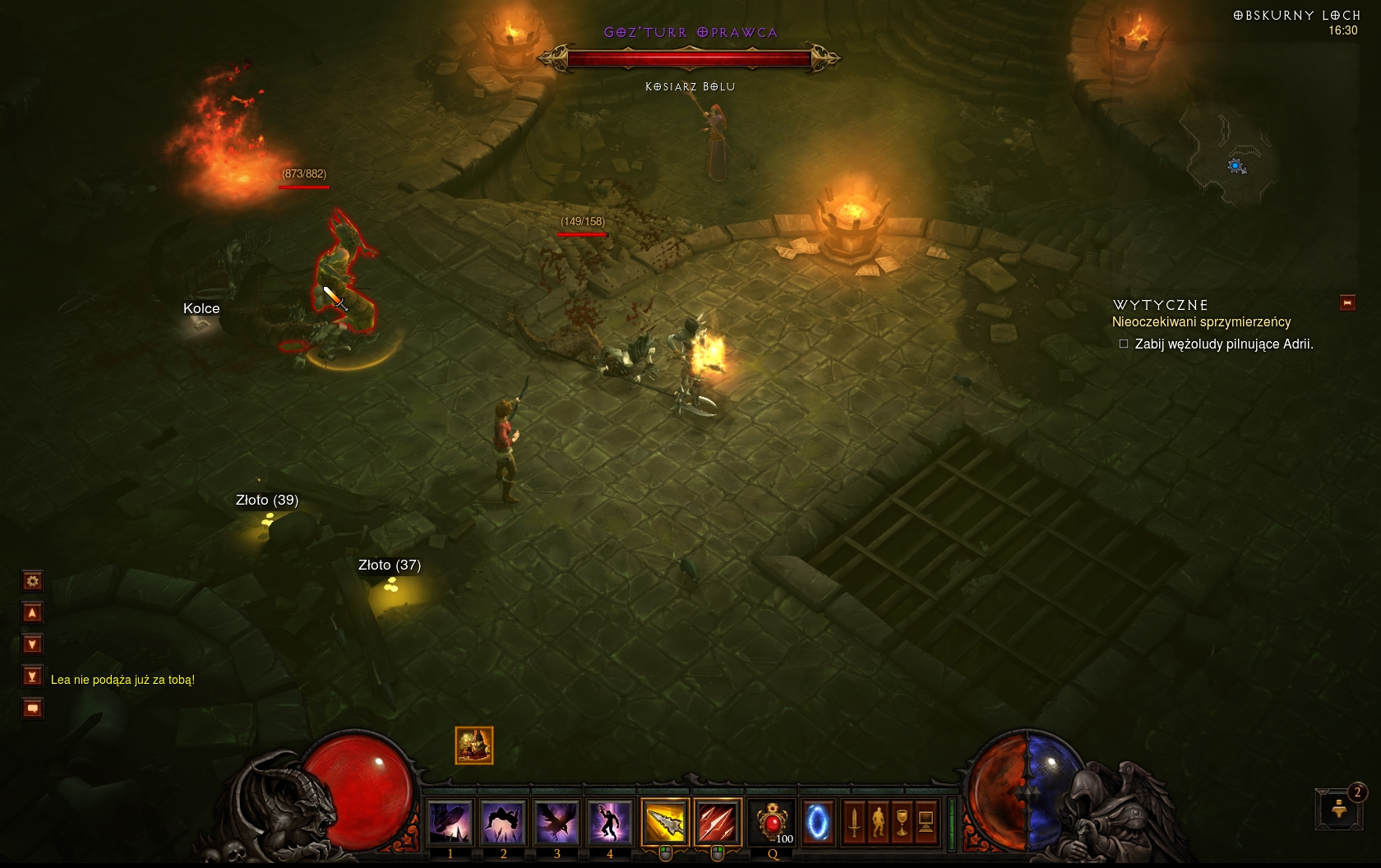The height and width of the screenshot is (868, 1381).
Task: Open the blue town portal
Action: point(818,822)
